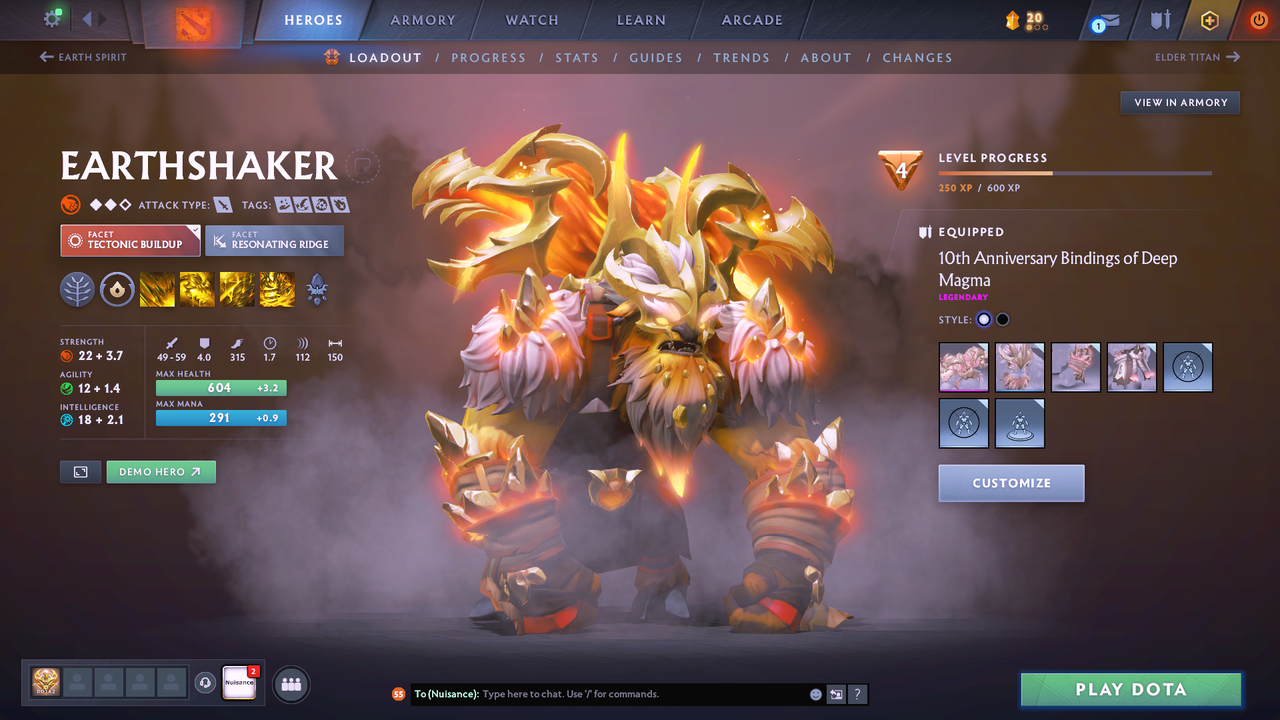Click View in Armory
This screenshot has width=1280, height=720.
pos(1180,102)
